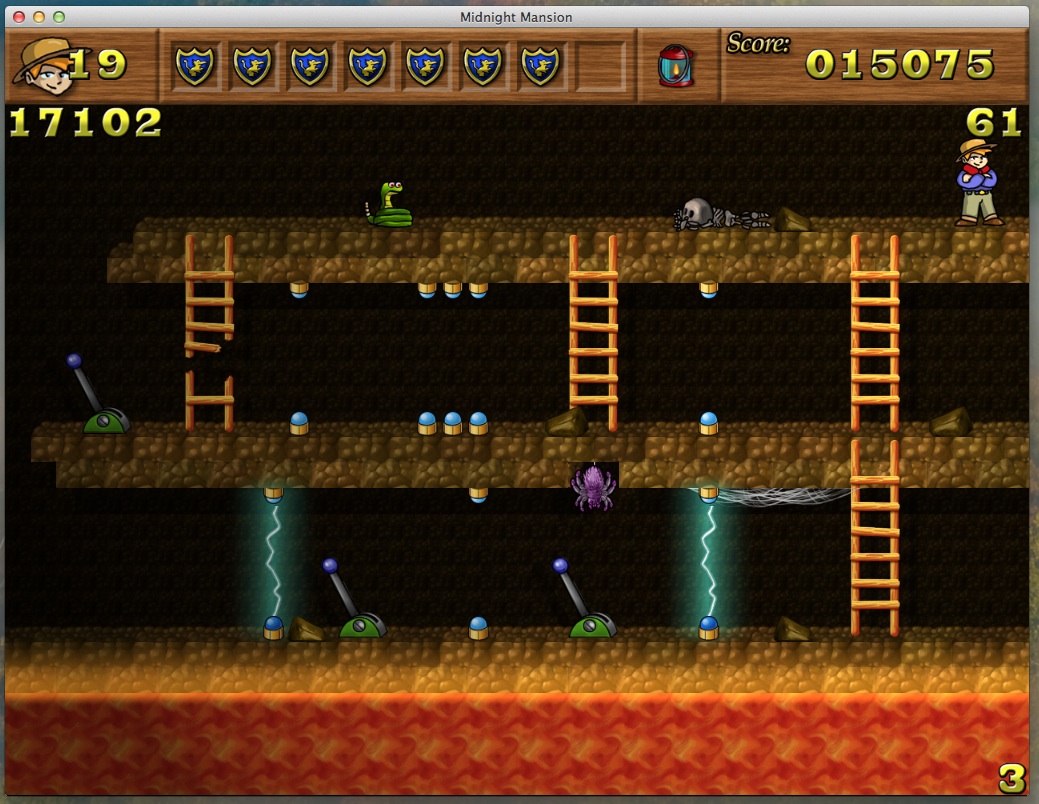Close the Midnight Mansion window
The width and height of the screenshot is (1039, 804).
click(21, 17)
